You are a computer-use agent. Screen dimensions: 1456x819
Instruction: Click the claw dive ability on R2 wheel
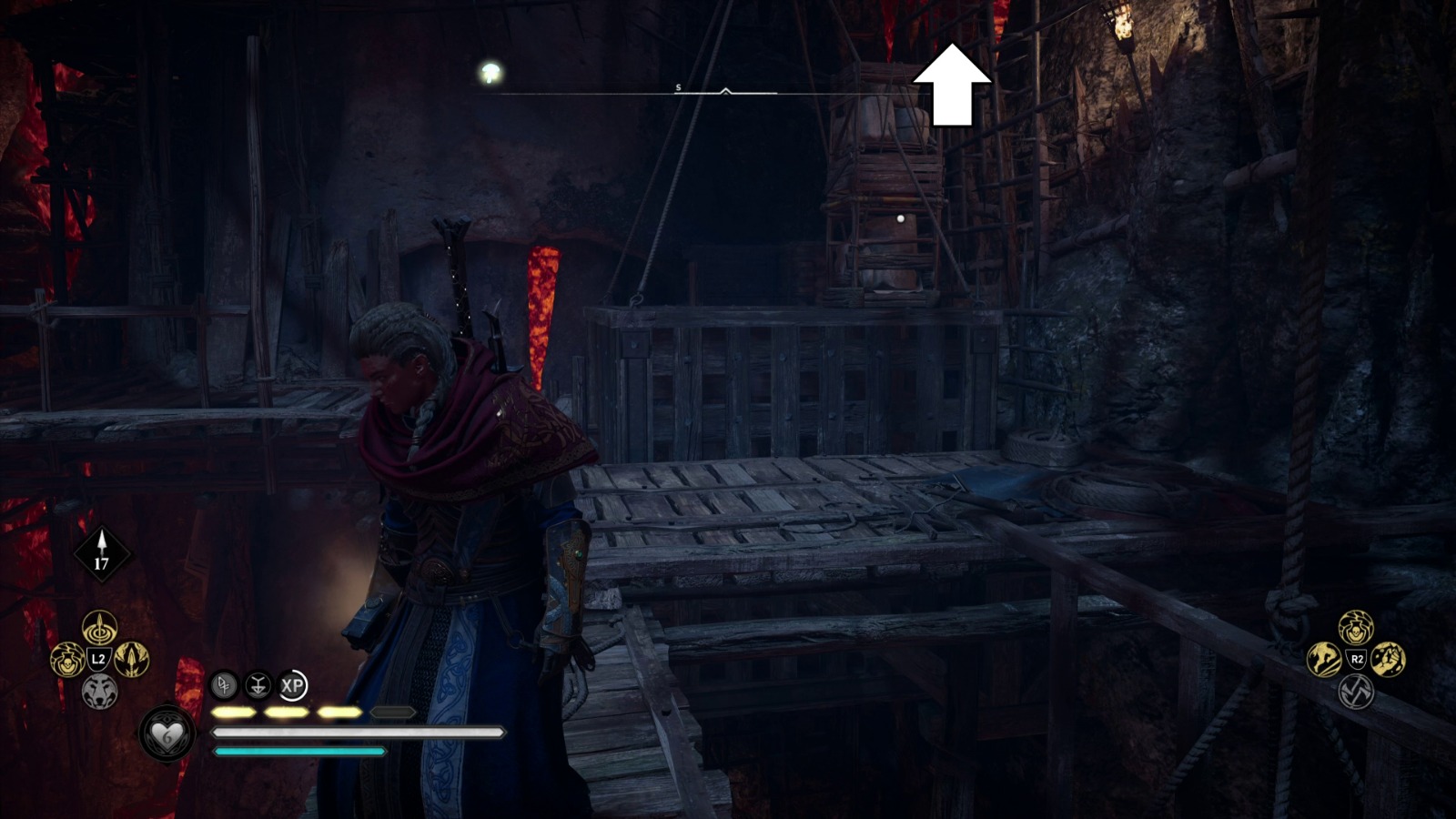click(x=1324, y=659)
